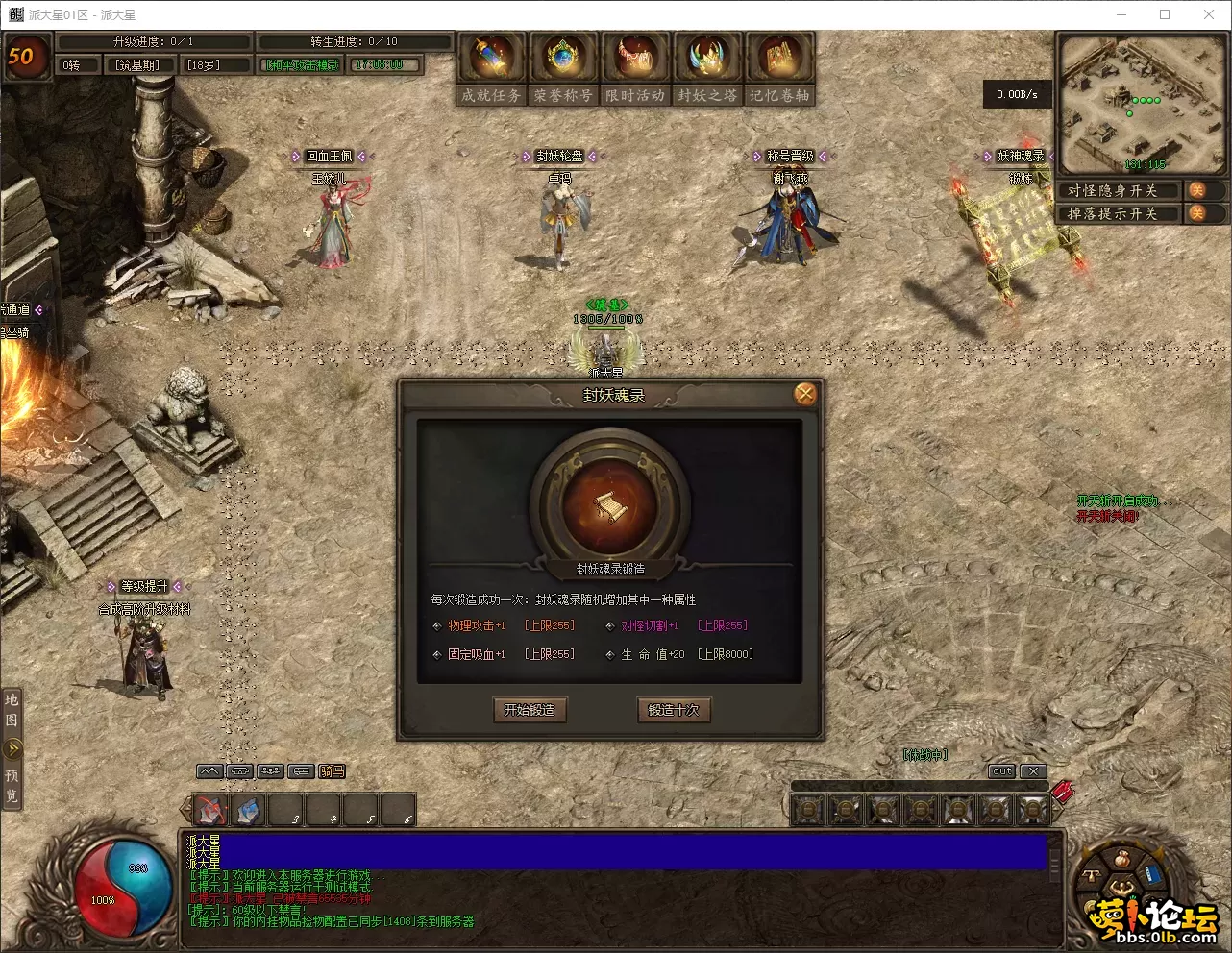Open the blue book icon in the wheel menu
The height and width of the screenshot is (953, 1232).
(1152, 876)
